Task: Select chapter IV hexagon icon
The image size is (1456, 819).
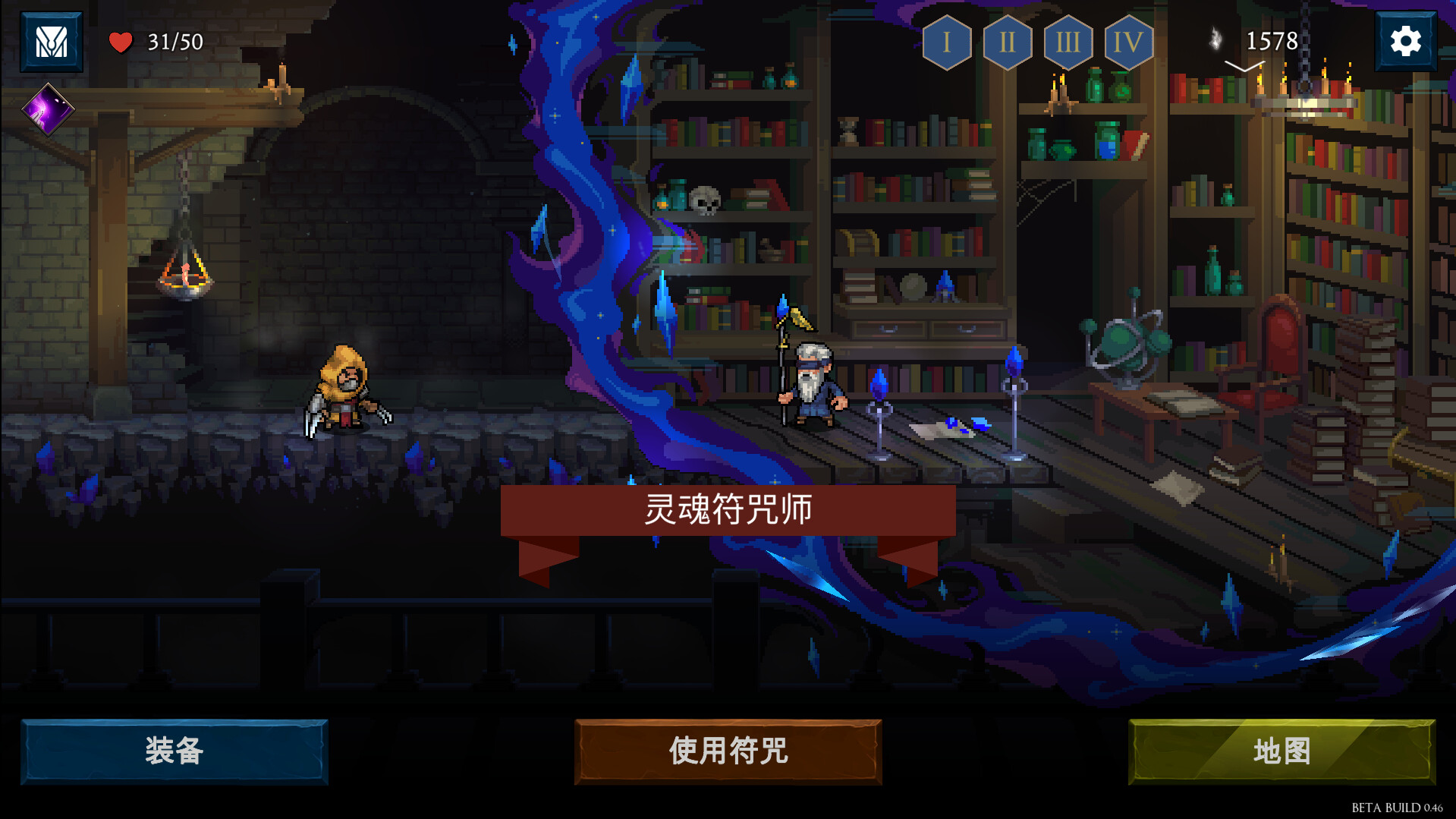Action: click(x=1128, y=43)
